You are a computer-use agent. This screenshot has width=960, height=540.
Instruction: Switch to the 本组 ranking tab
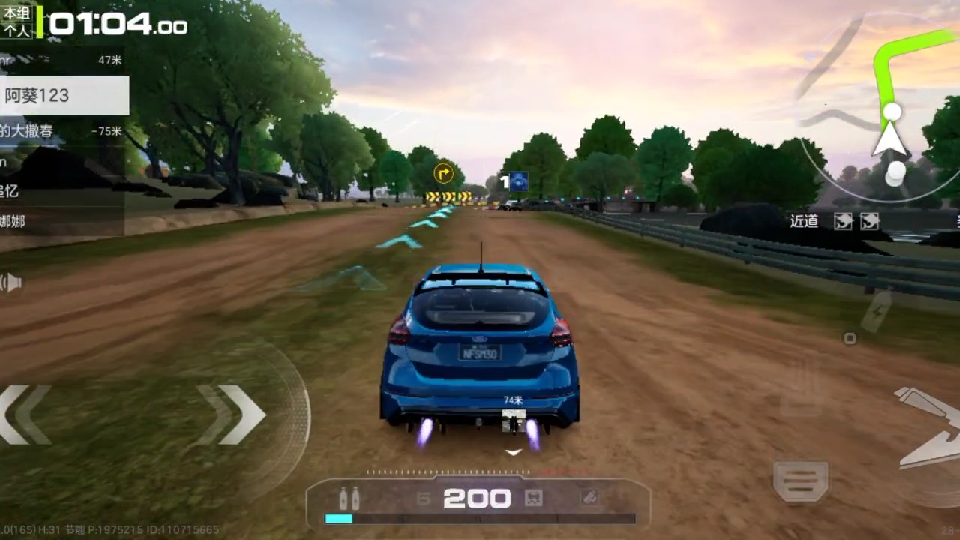tap(17, 13)
